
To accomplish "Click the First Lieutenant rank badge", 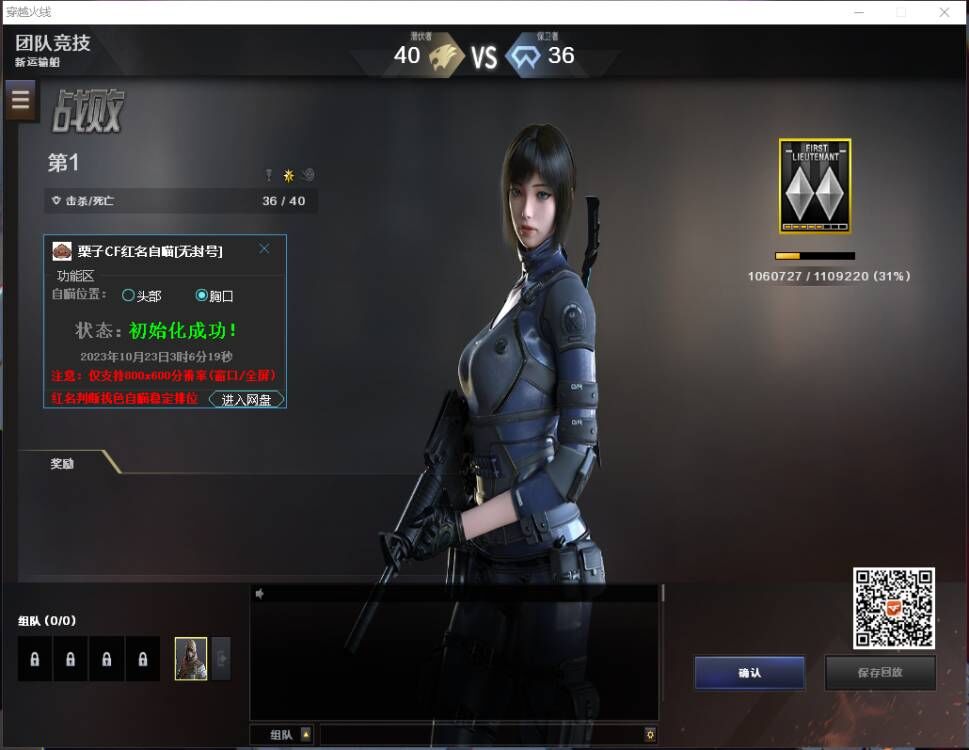I will click(815, 187).
